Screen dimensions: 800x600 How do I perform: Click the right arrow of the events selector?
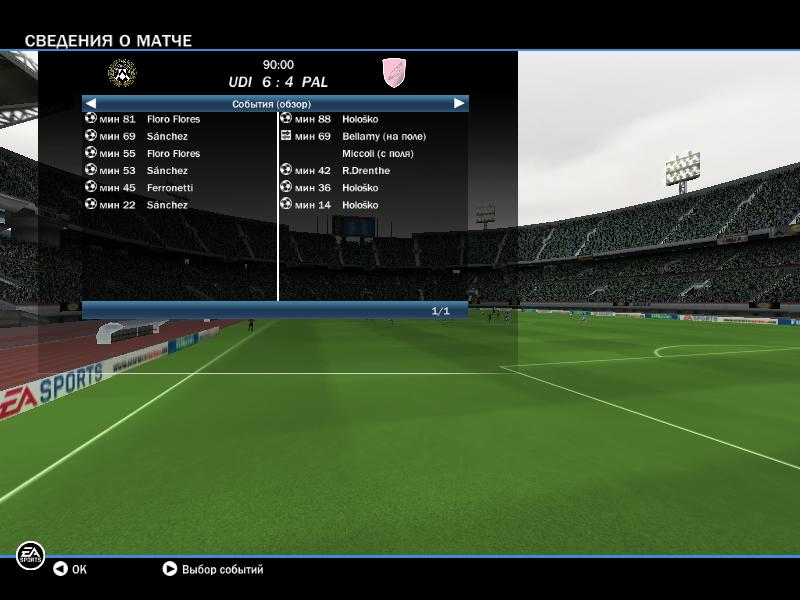[459, 103]
